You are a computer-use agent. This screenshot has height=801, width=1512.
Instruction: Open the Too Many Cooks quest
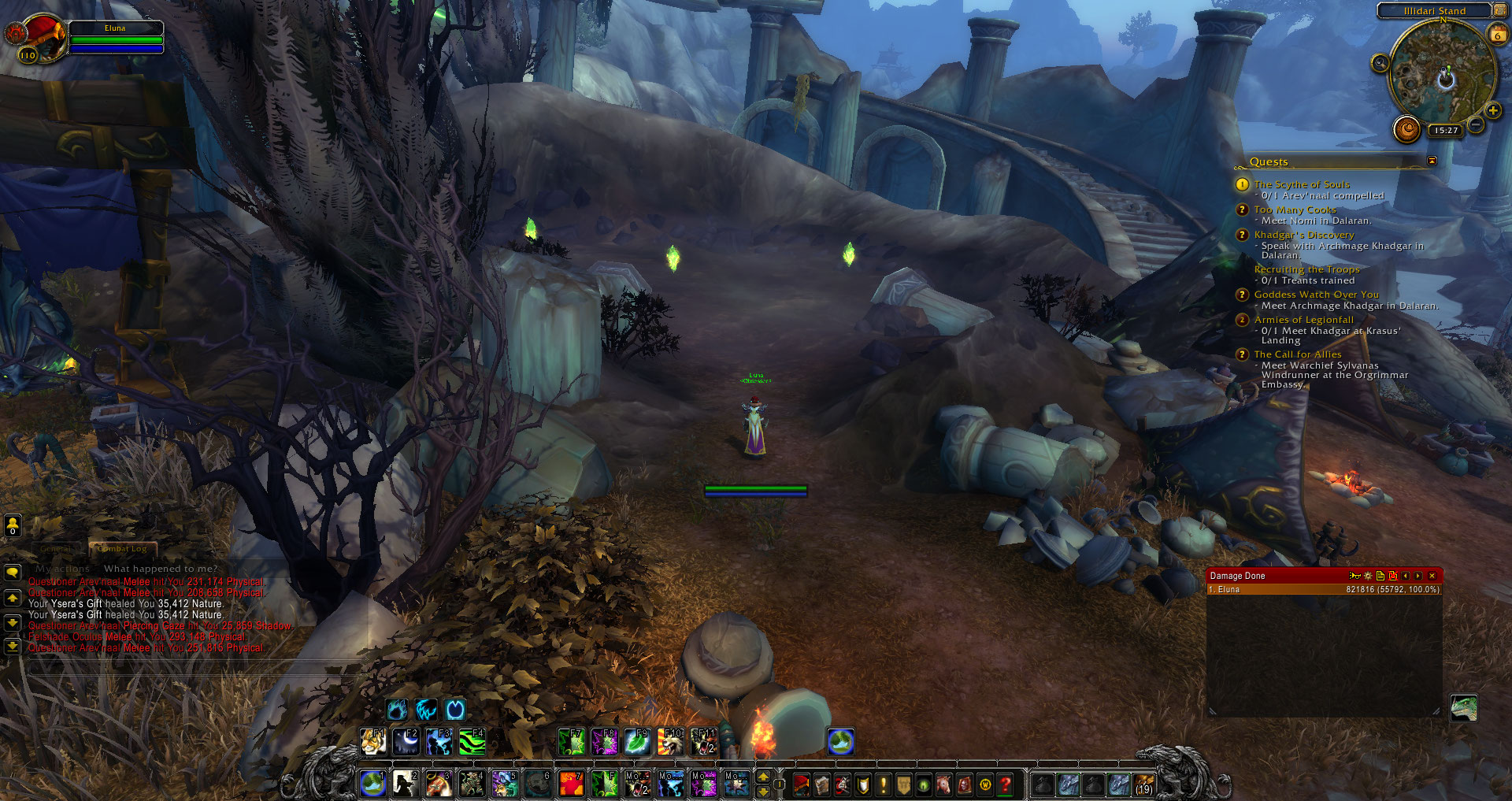1295,210
